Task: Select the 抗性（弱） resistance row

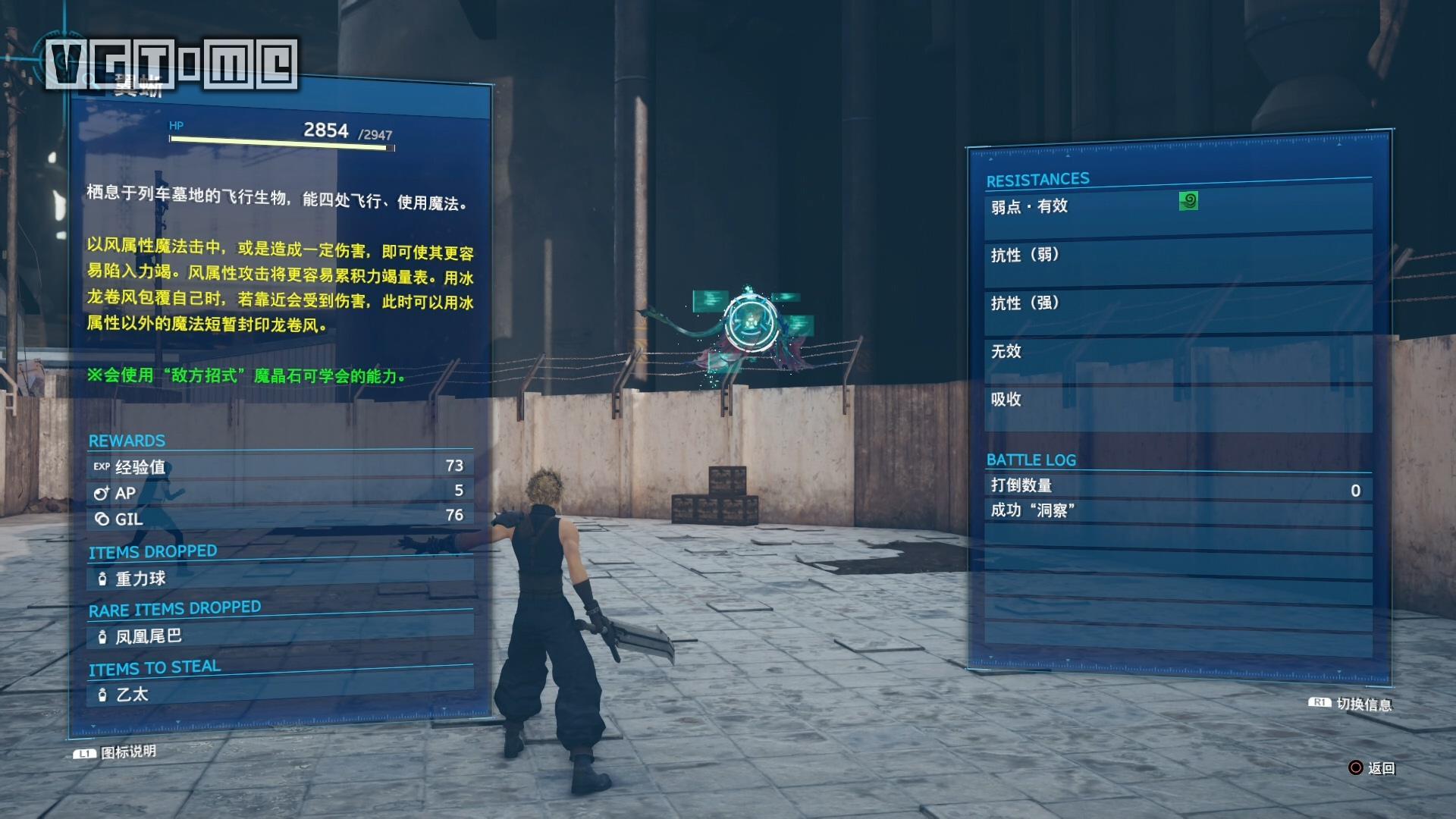Action: pos(1178,256)
